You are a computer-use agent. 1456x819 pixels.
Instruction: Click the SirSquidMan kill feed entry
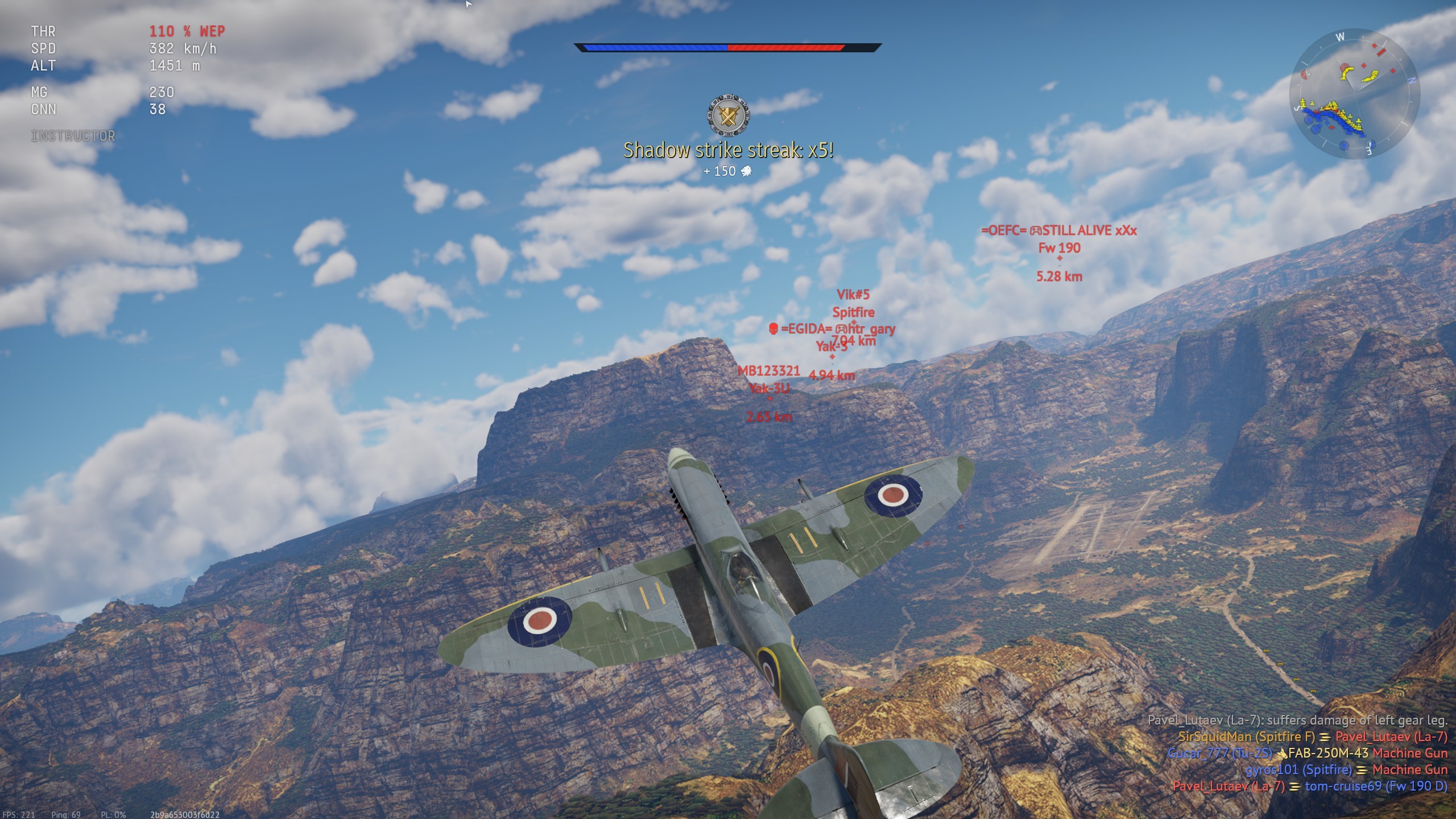point(1312,737)
